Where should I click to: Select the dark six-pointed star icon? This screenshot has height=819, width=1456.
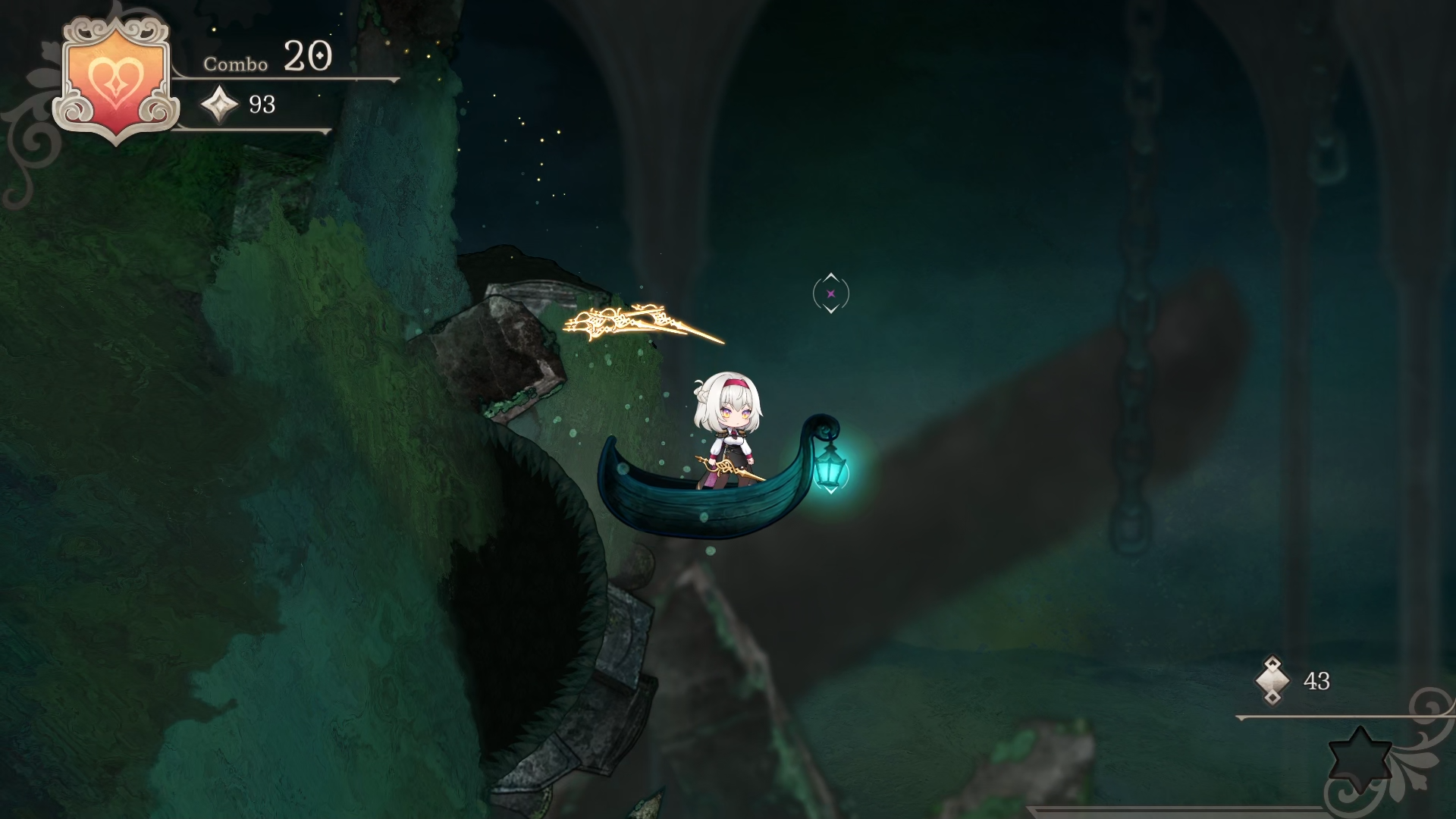point(1360,758)
